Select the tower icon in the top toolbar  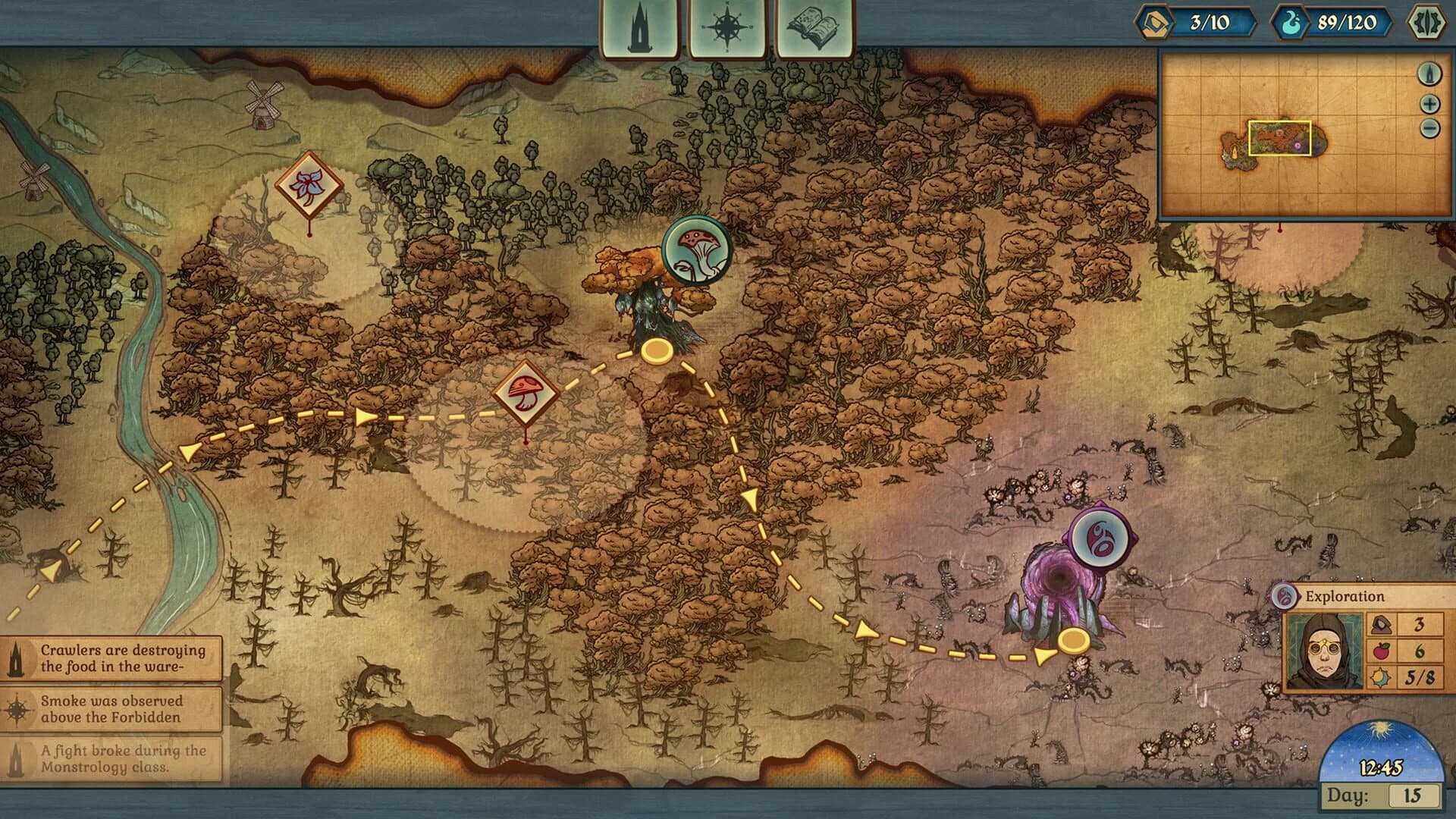click(x=639, y=22)
